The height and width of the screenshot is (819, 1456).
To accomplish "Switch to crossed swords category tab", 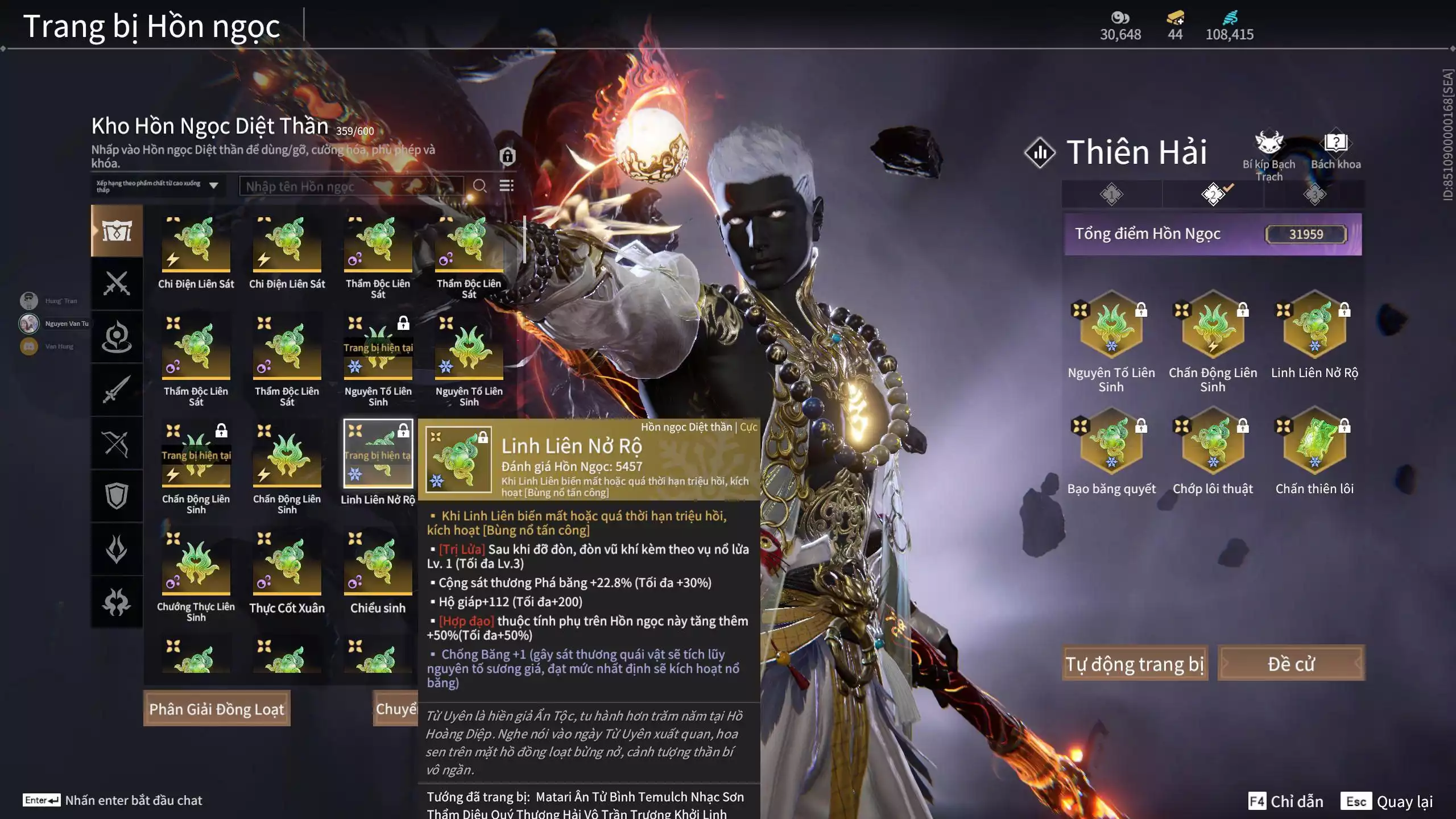I will coord(117,284).
